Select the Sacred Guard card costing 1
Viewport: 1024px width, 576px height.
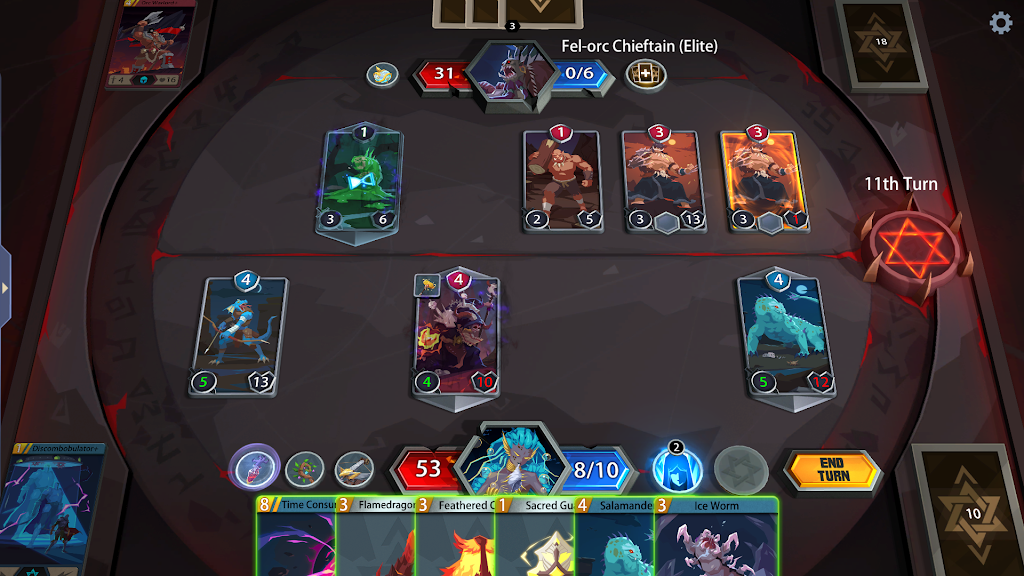click(x=535, y=540)
